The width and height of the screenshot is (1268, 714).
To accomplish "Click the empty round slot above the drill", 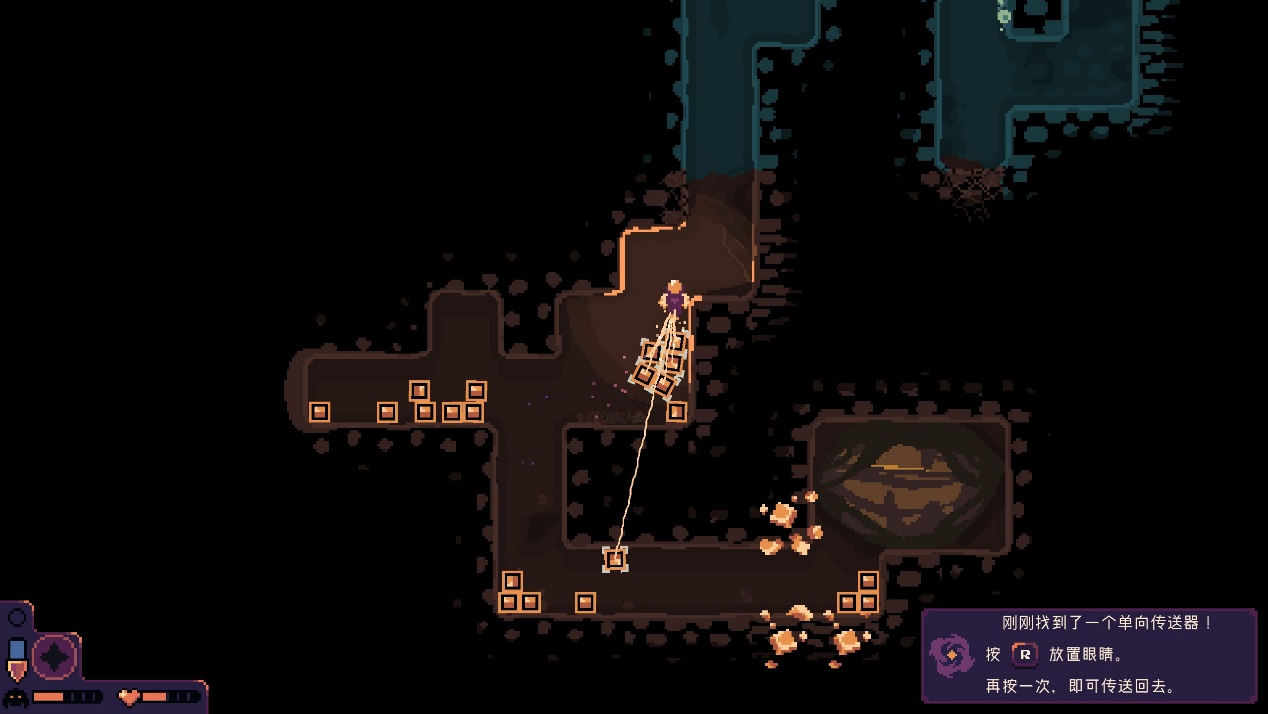I will [17, 618].
